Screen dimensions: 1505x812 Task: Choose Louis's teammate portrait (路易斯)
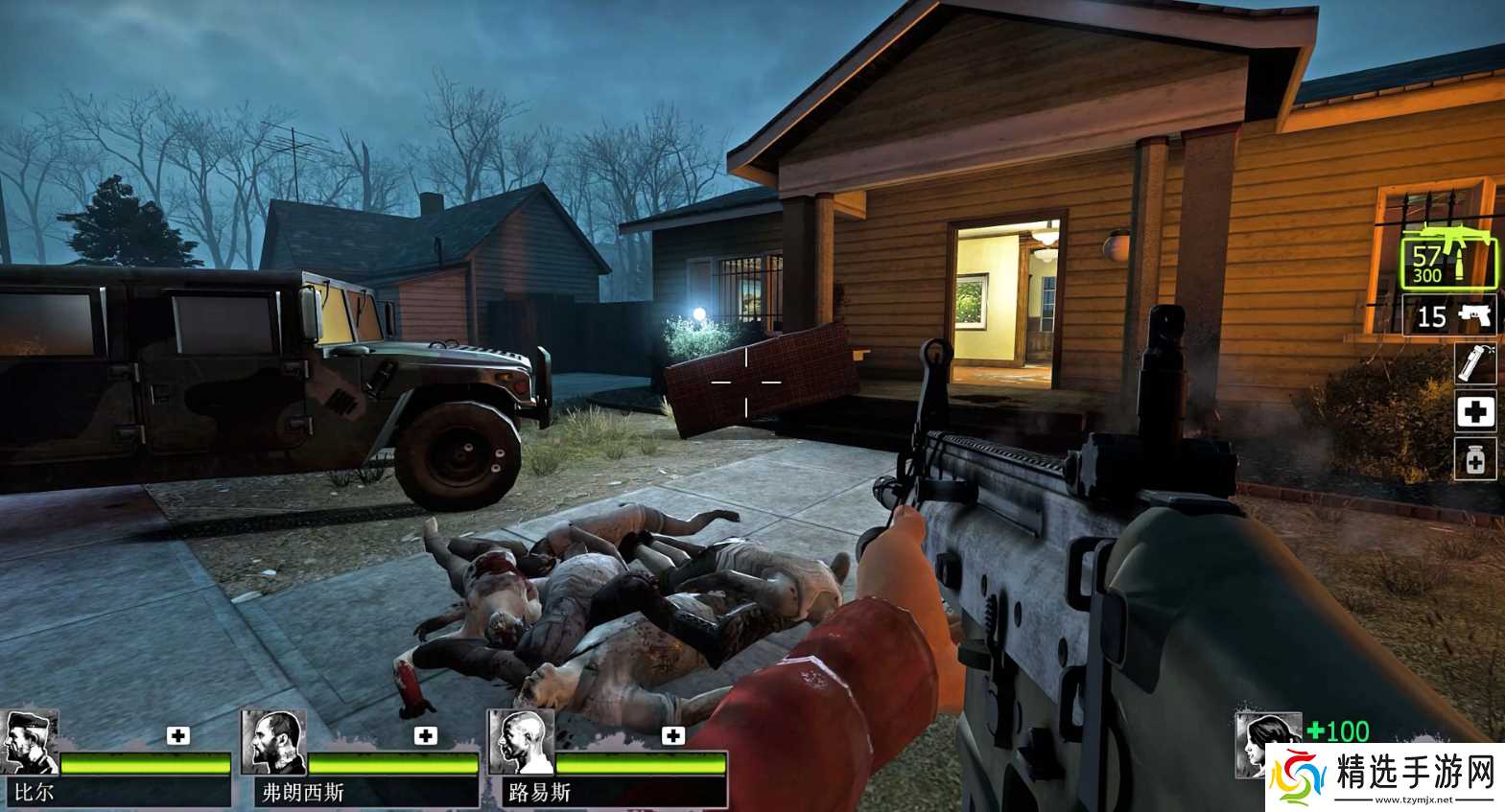tap(521, 743)
